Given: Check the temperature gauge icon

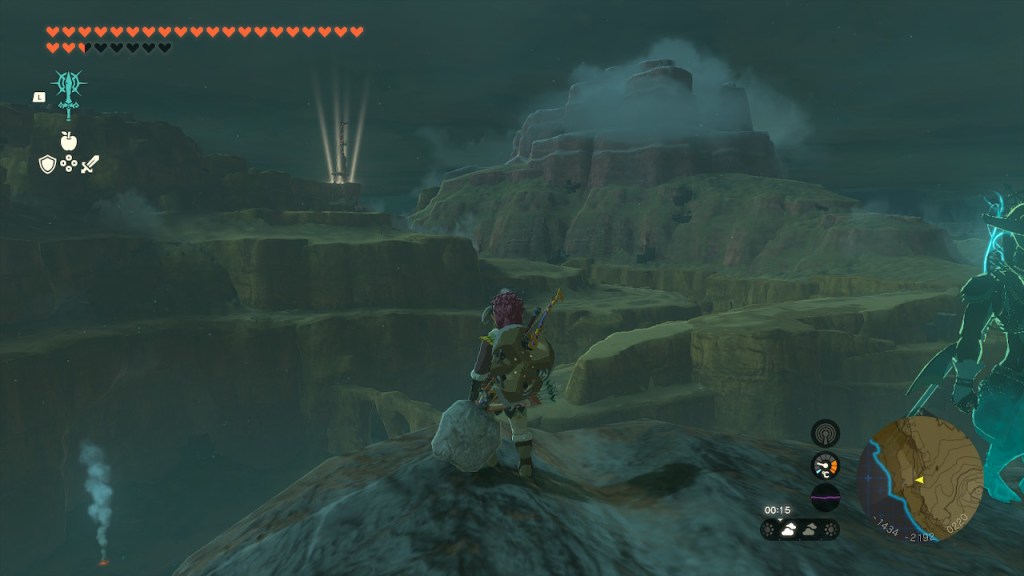Looking at the screenshot, I should (x=825, y=465).
